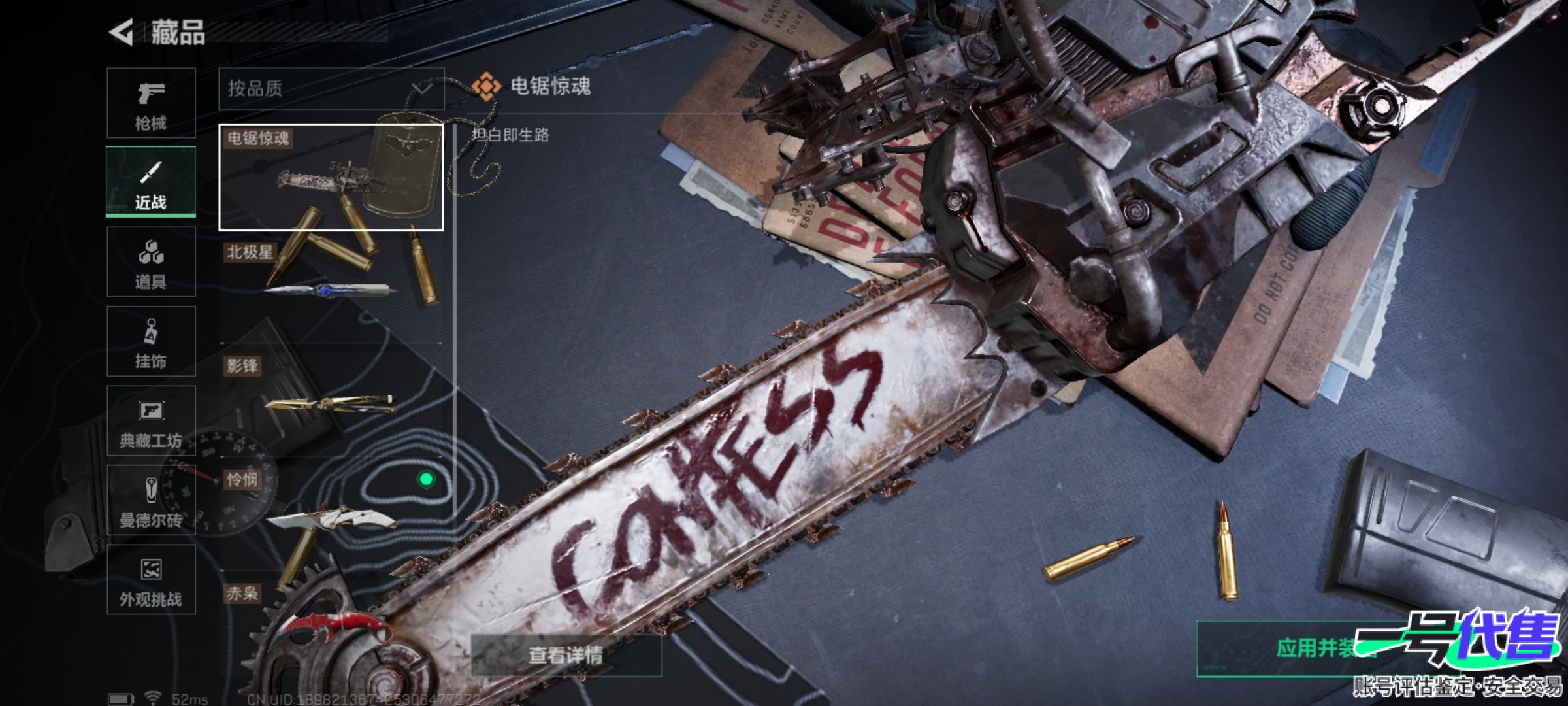Screen dimensions: 1568x706
Task: Open the 外观挑战 tab
Action: pos(151,580)
